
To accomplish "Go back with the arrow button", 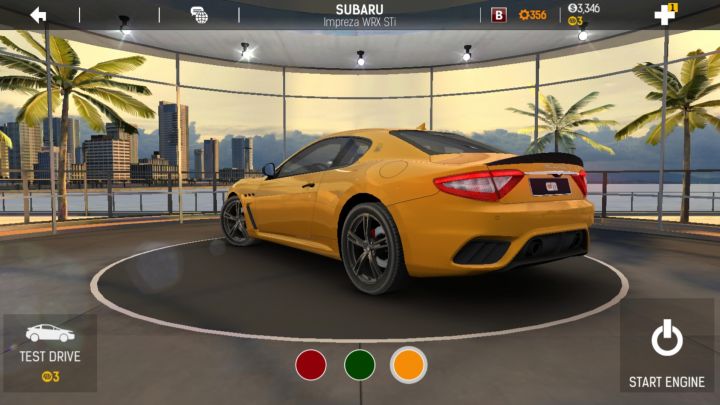I will (38, 14).
